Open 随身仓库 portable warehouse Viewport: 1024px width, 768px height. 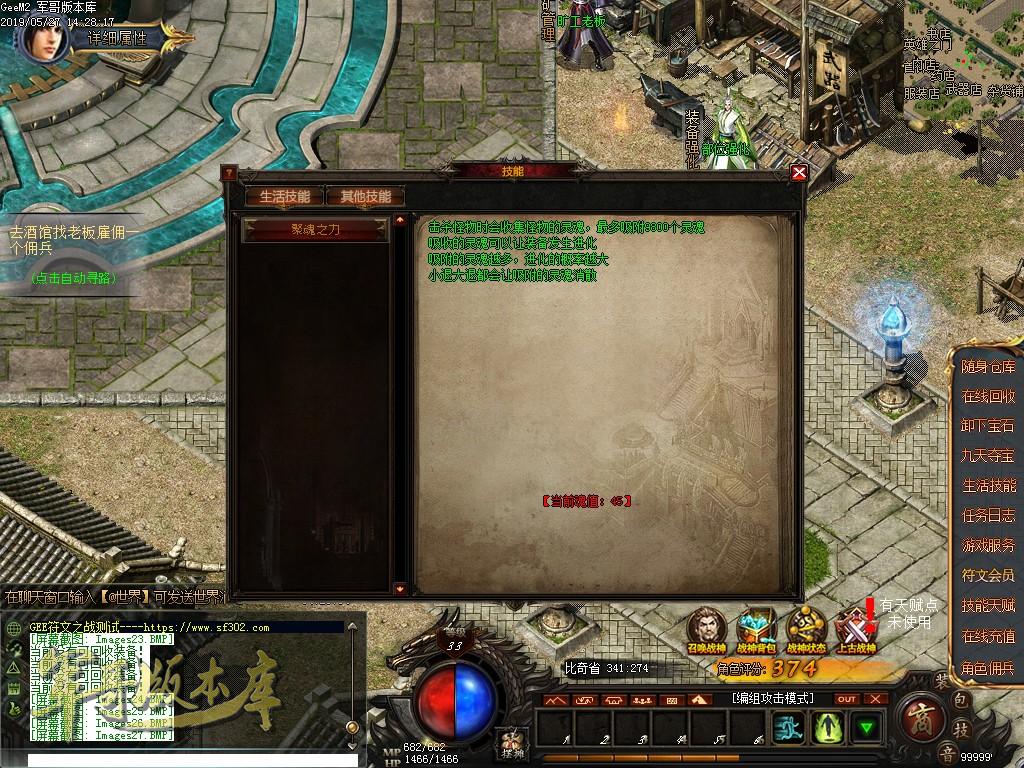pos(988,367)
